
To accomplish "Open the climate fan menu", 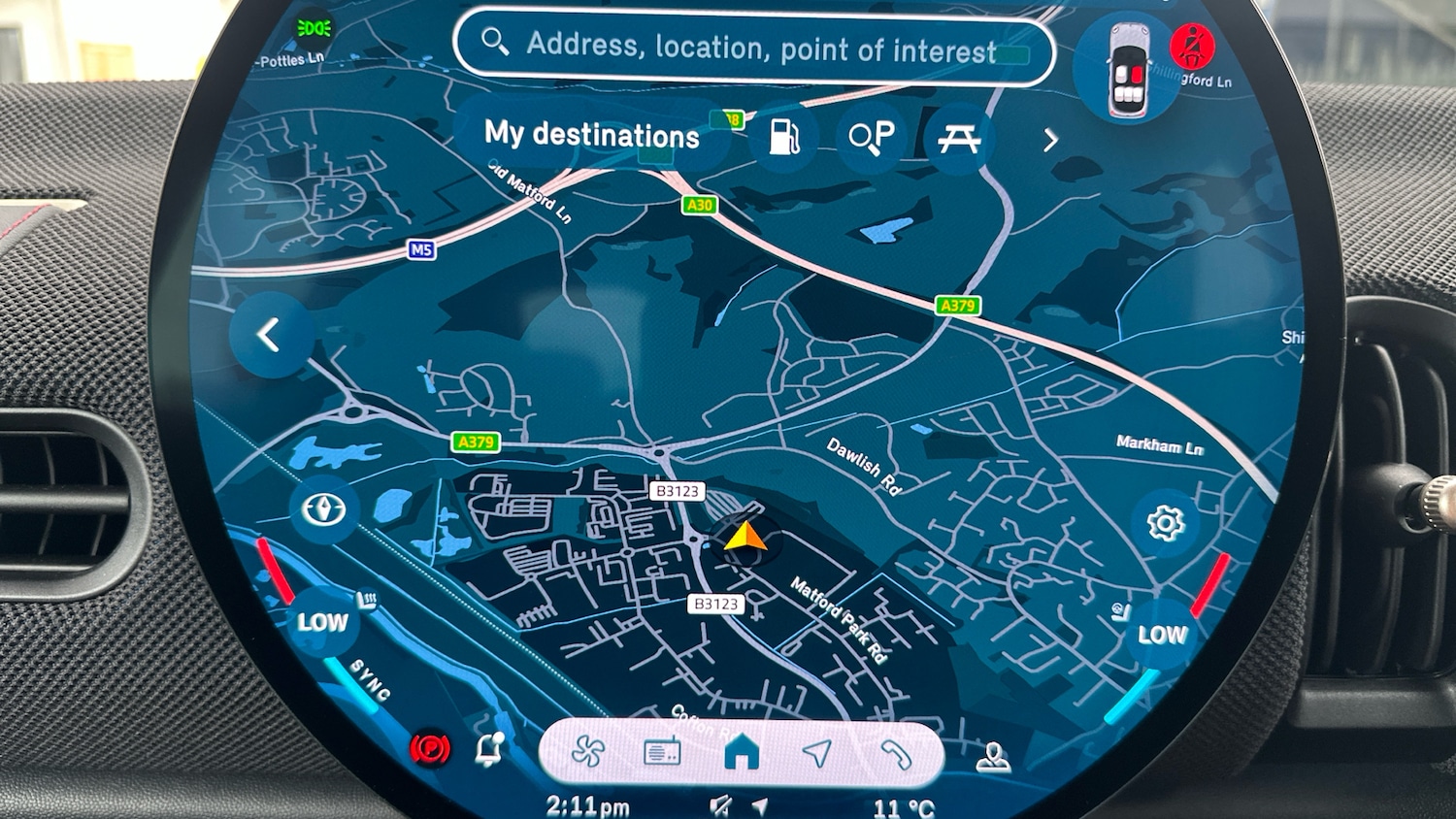I will tap(588, 752).
